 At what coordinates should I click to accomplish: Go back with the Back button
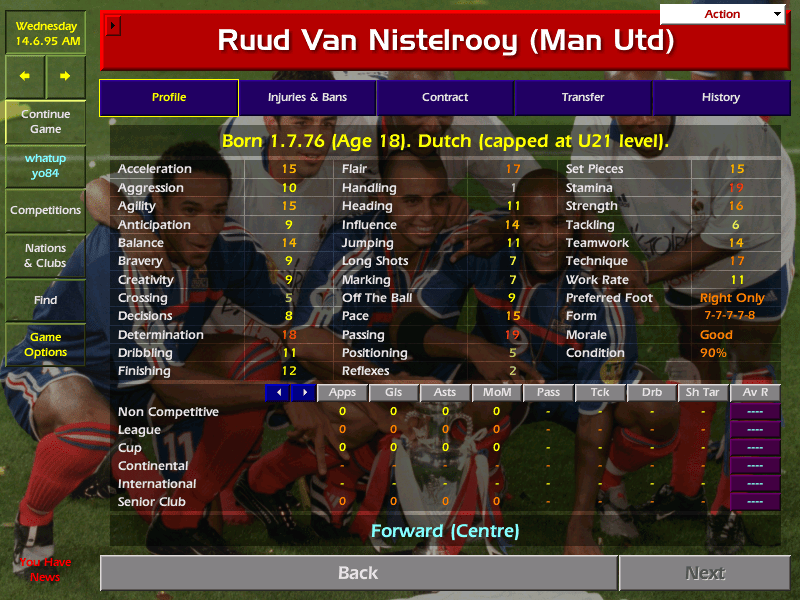click(358, 573)
